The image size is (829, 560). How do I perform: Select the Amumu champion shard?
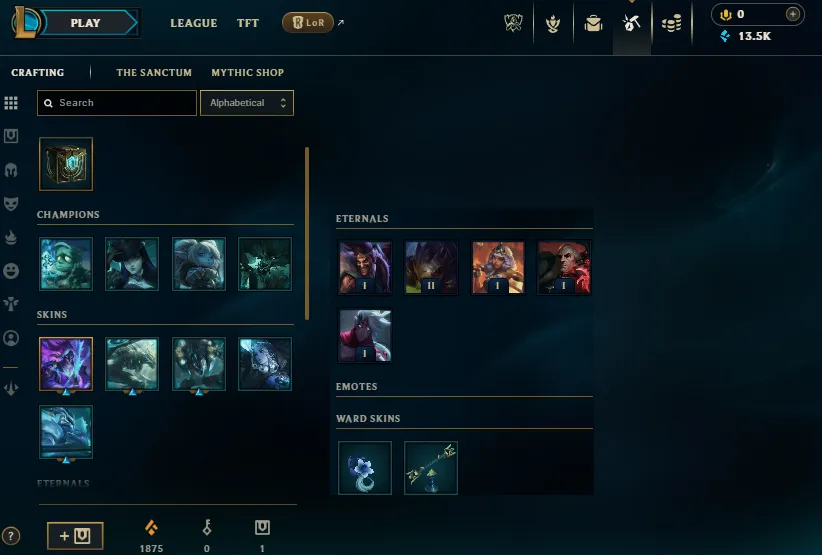pos(66,264)
